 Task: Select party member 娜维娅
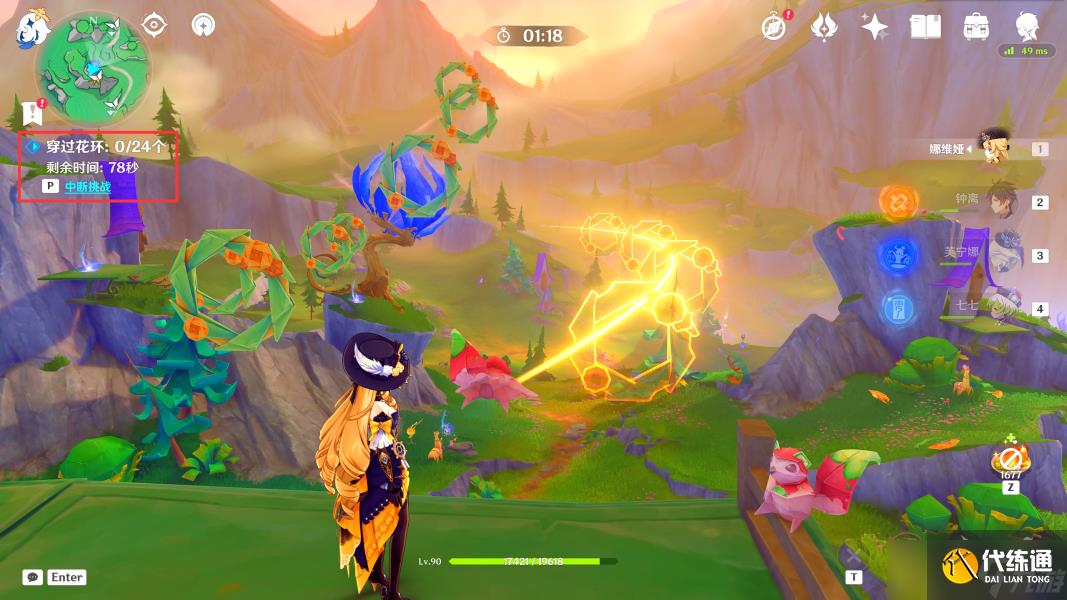992,148
